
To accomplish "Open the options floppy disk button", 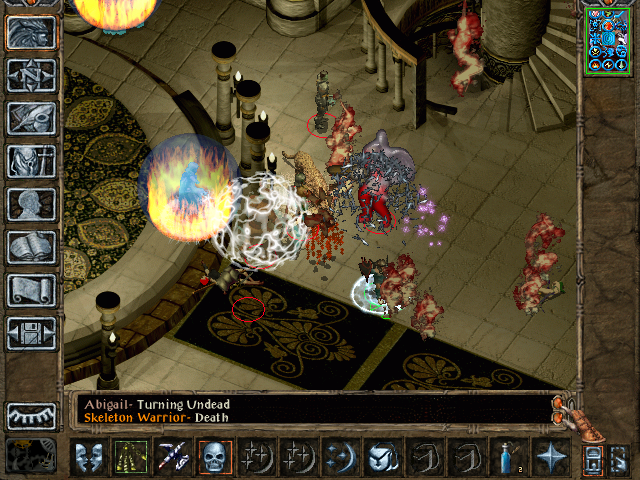I will coord(31,333).
